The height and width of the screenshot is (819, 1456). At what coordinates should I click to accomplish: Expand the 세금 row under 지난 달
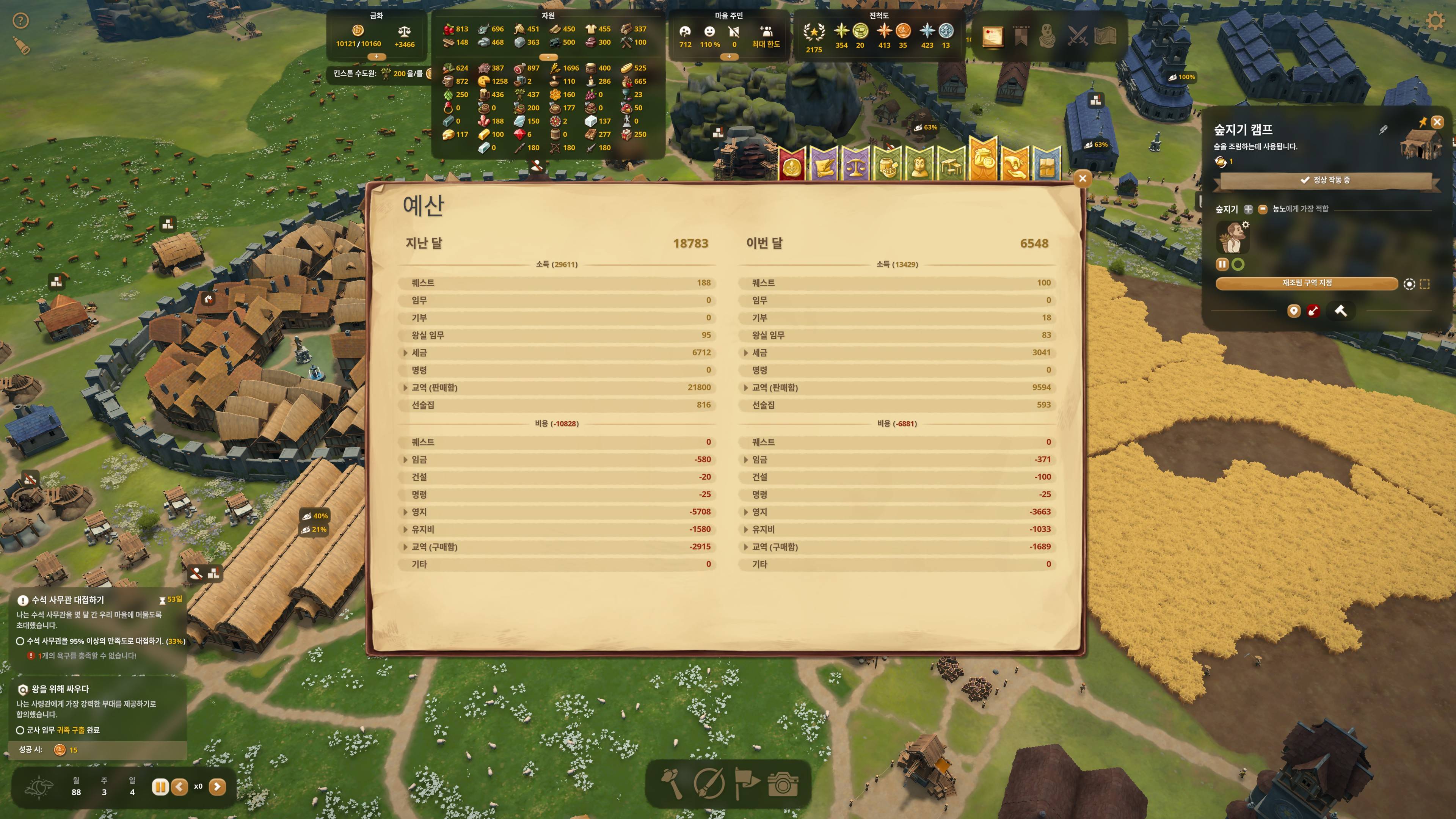(405, 353)
